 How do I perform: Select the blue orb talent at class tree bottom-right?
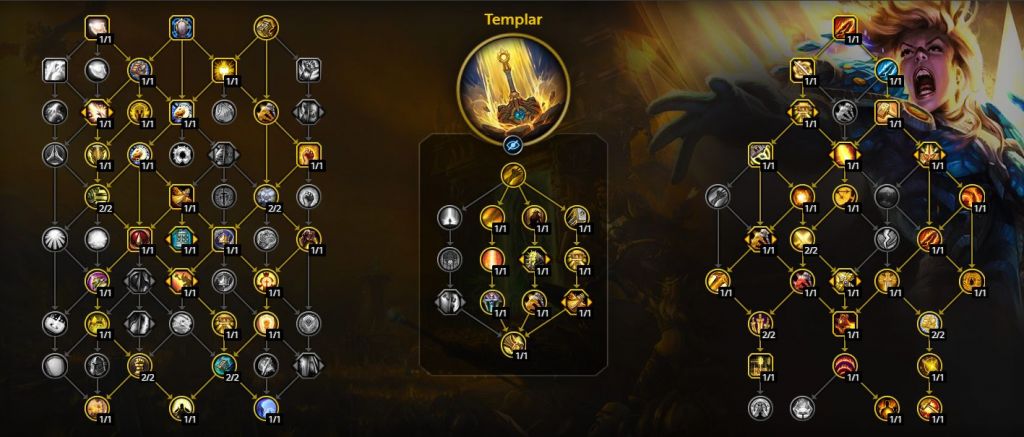coord(265,406)
